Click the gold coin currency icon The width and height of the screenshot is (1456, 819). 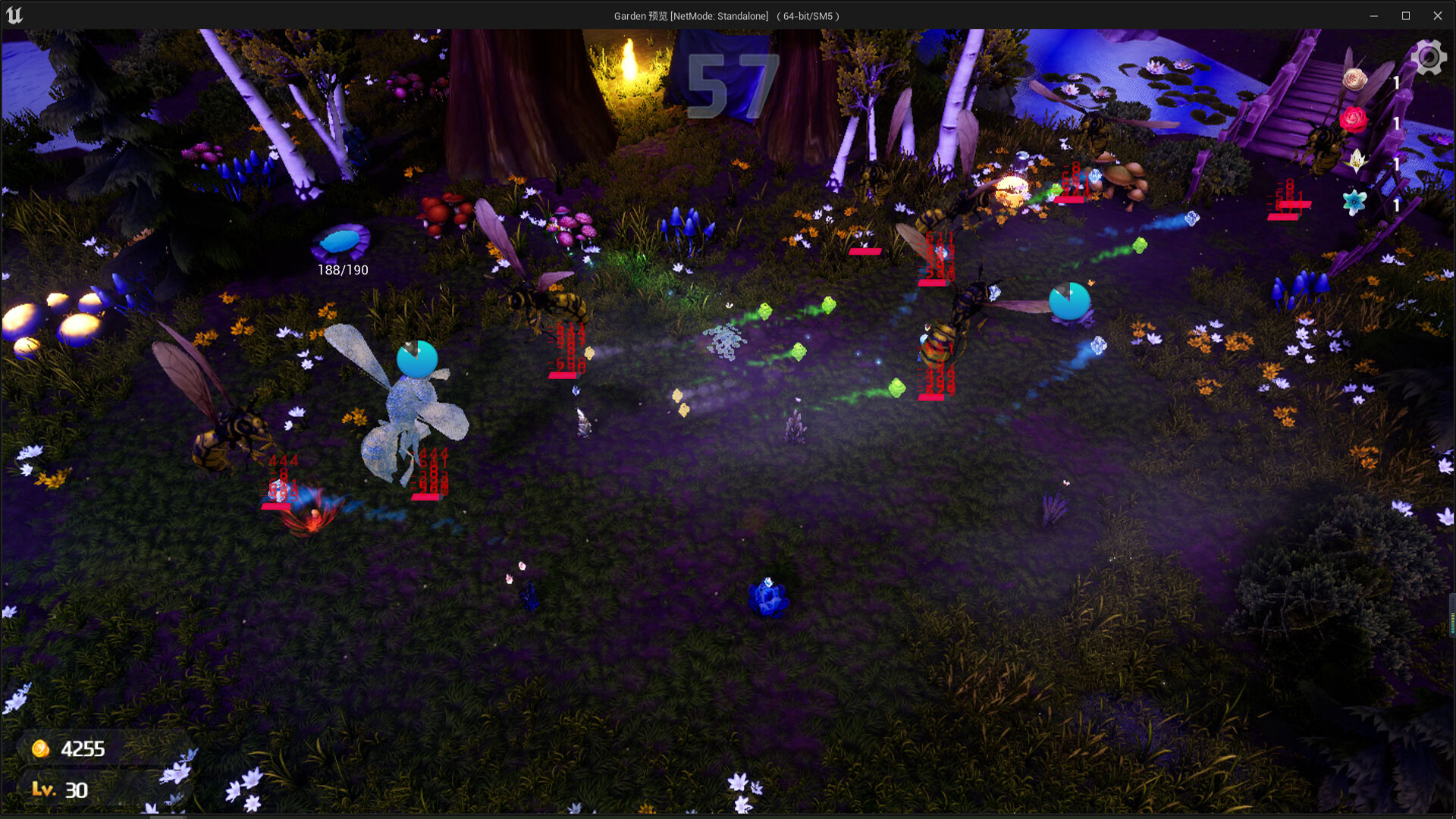(39, 748)
